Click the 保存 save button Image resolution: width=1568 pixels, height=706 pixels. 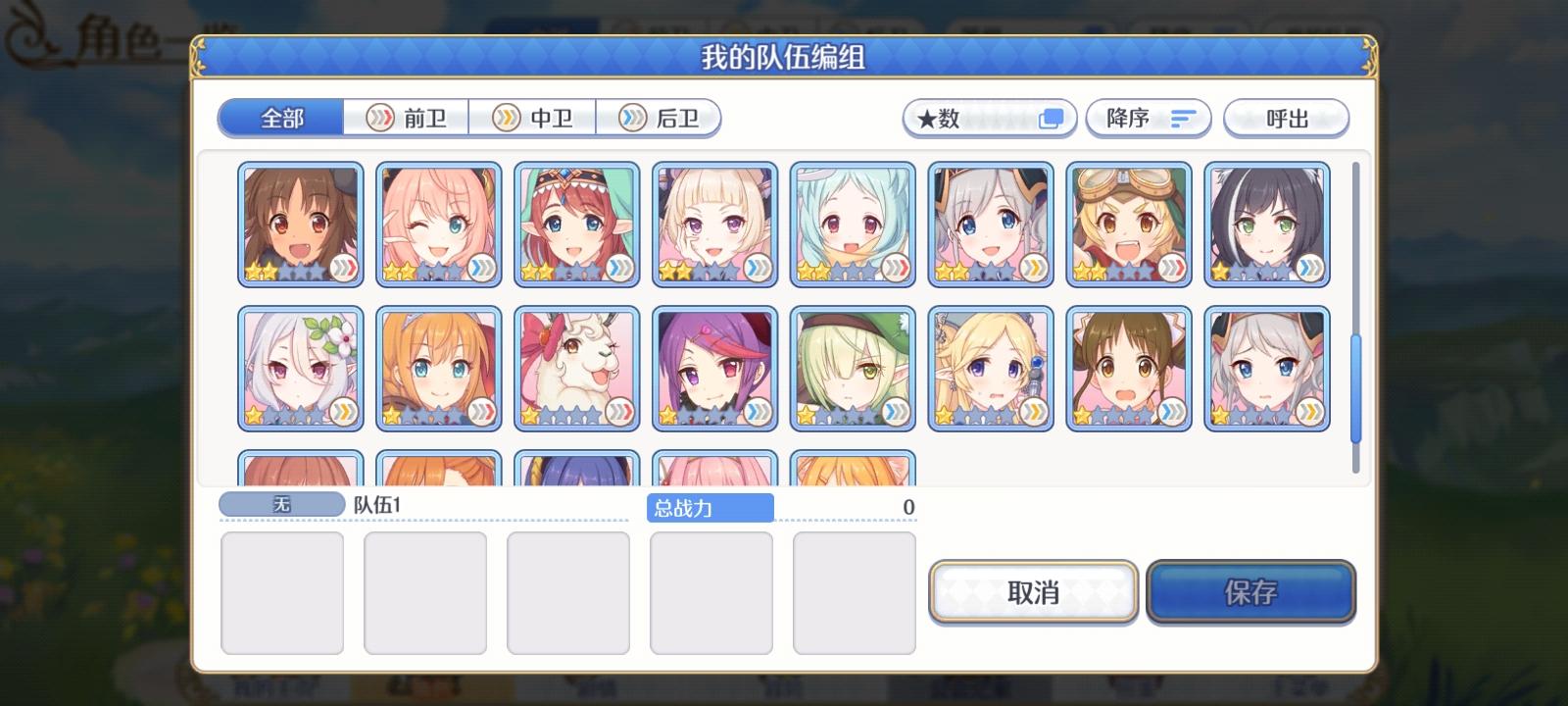tap(1252, 592)
